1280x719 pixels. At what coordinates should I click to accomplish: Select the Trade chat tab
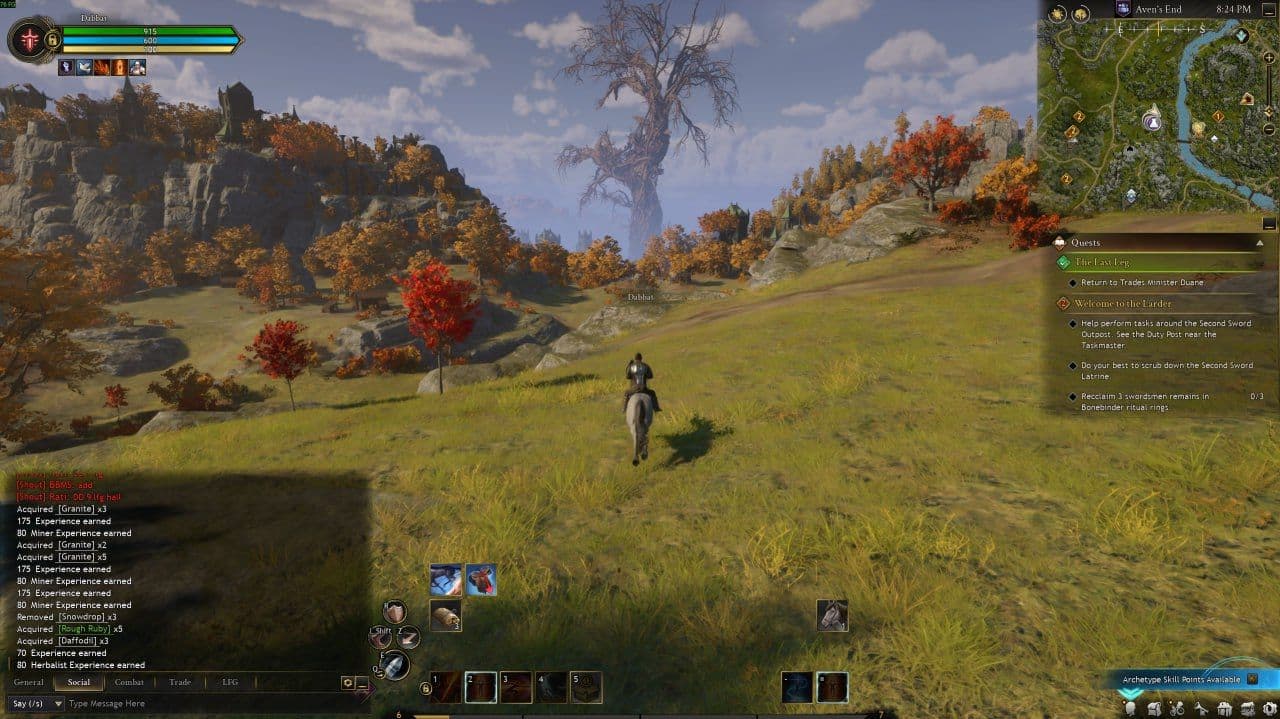point(180,682)
